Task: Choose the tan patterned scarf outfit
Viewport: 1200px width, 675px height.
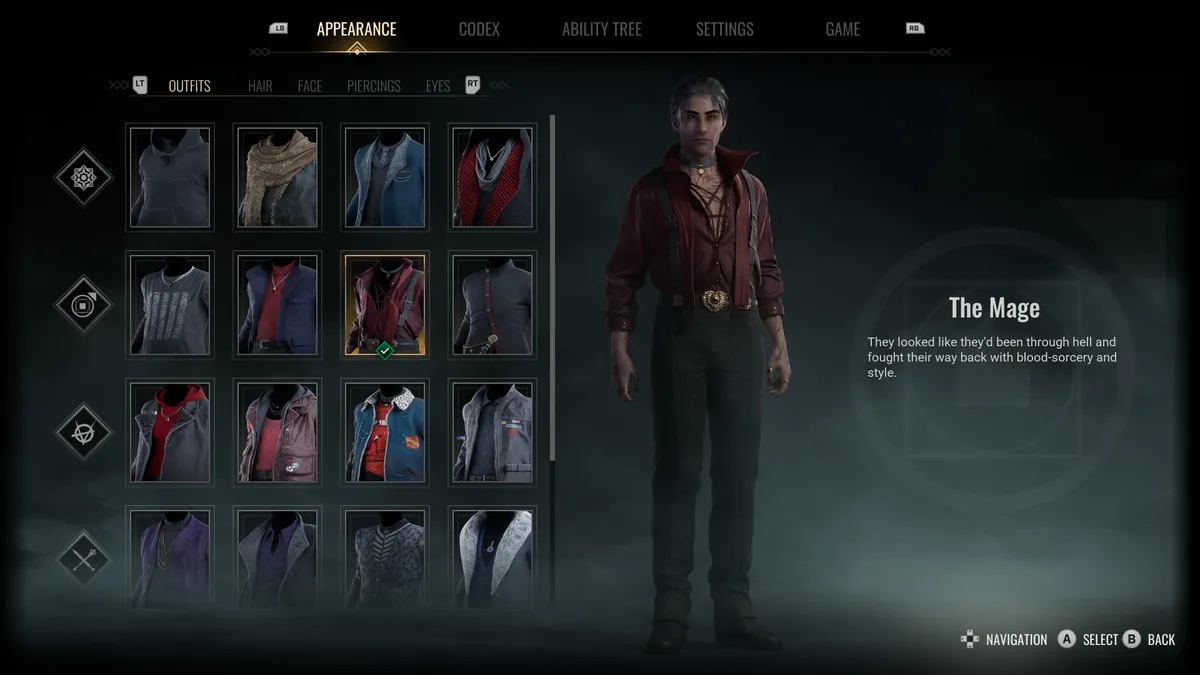Action: coord(277,177)
